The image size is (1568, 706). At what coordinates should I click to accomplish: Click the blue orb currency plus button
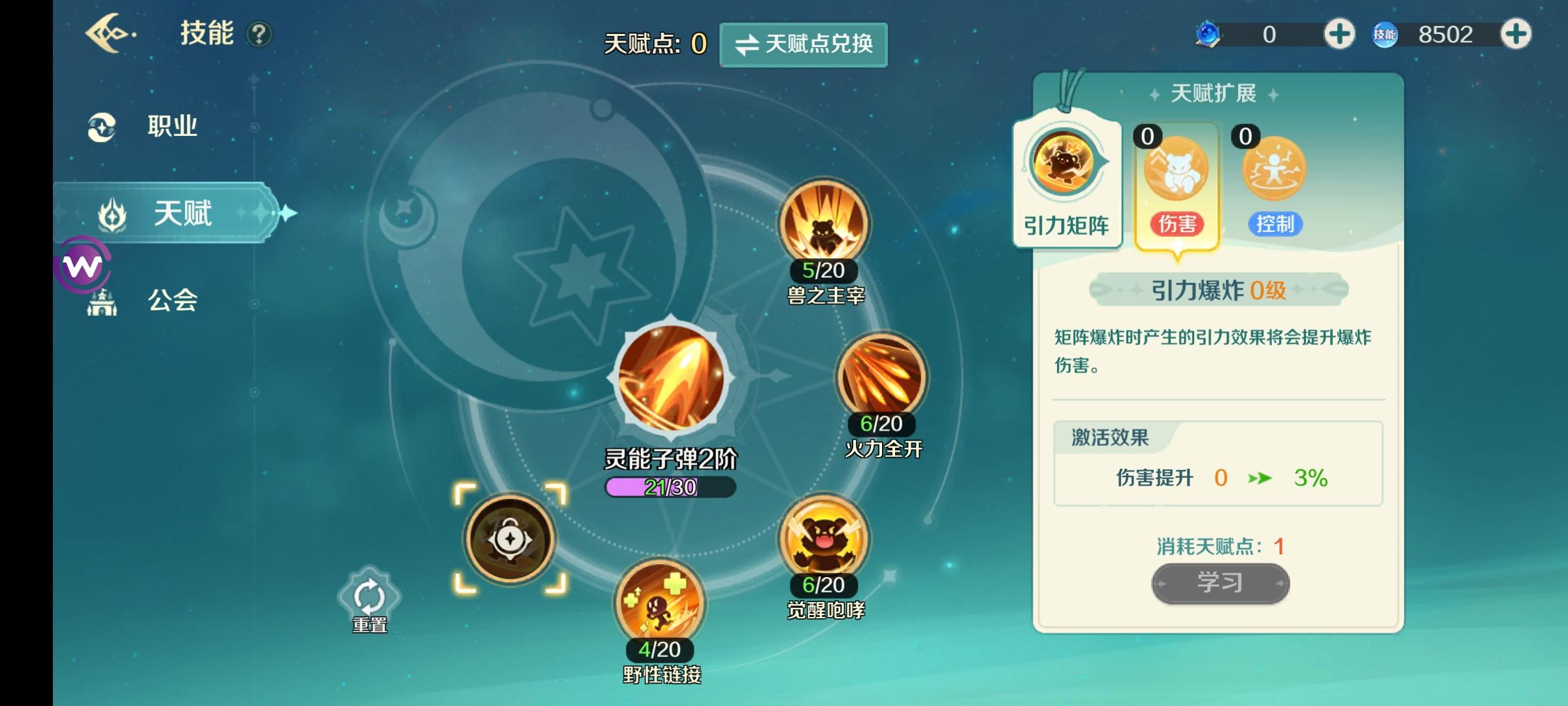[1339, 33]
